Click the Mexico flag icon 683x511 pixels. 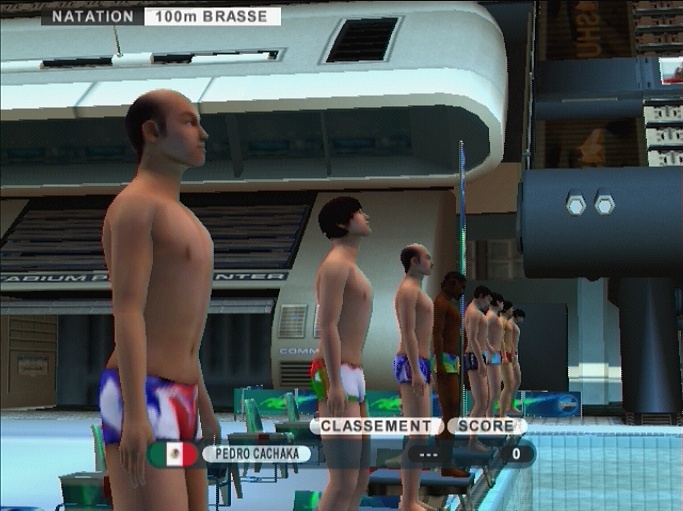coord(174,454)
